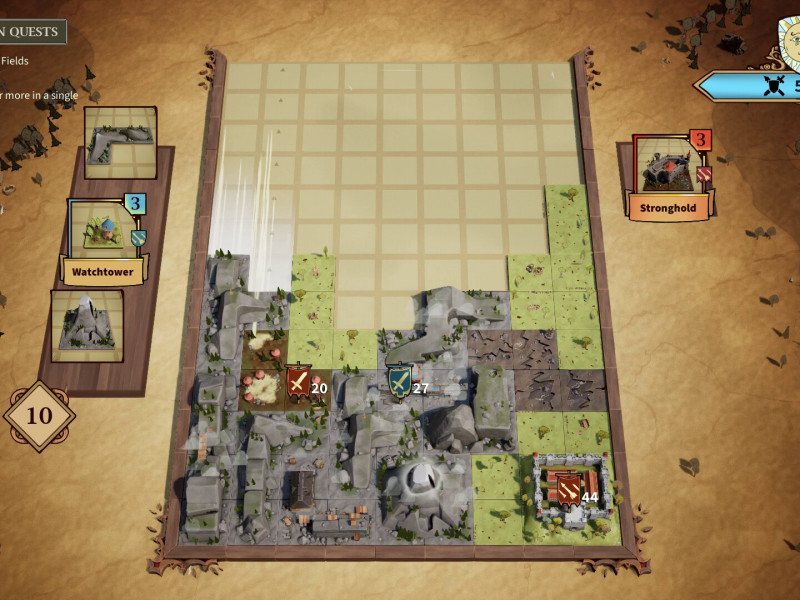Screen dimensions: 800x600
Task: Click the red banner on the castle
Action: click(566, 489)
